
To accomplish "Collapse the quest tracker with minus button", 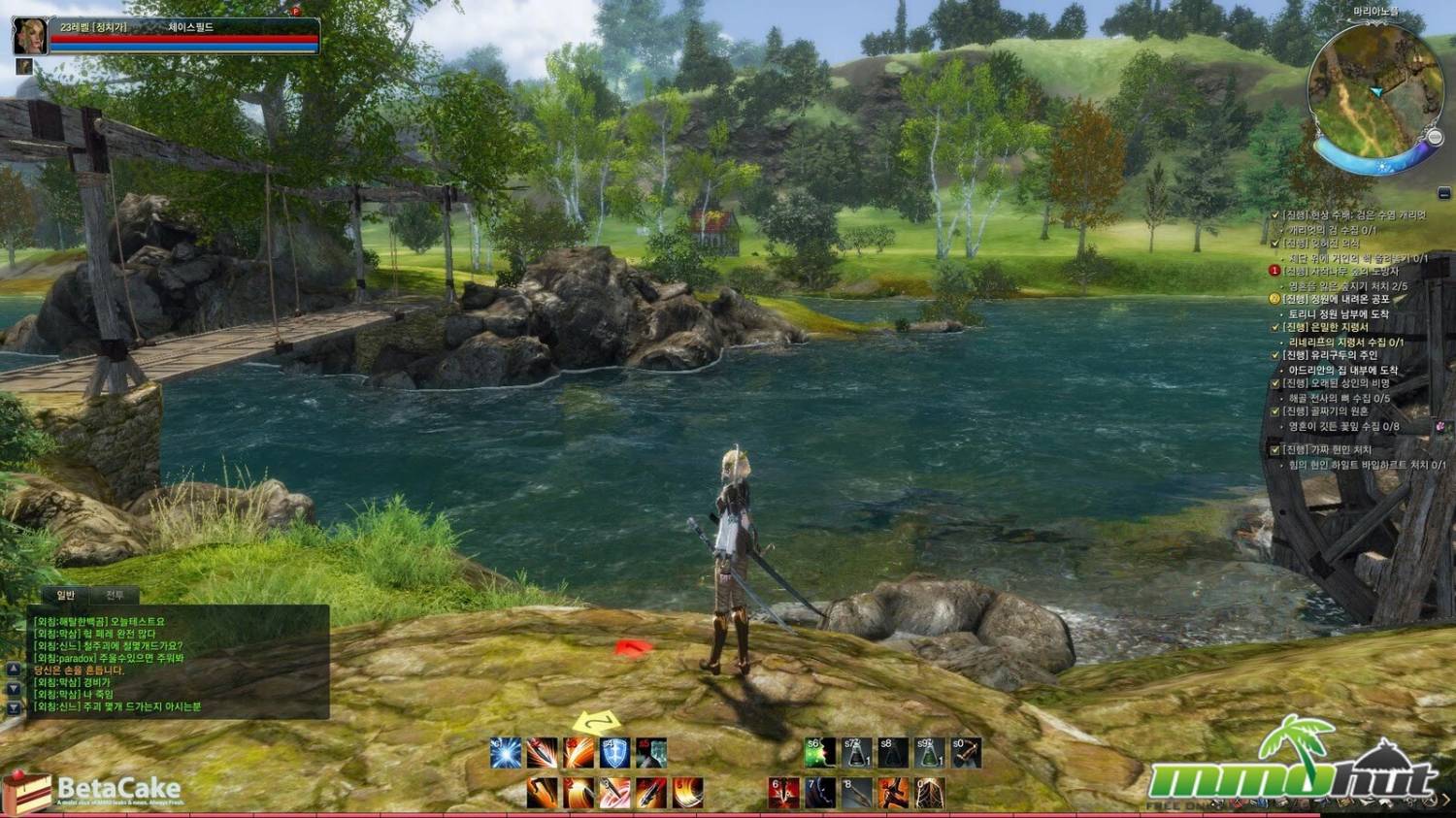I will (x=1444, y=194).
